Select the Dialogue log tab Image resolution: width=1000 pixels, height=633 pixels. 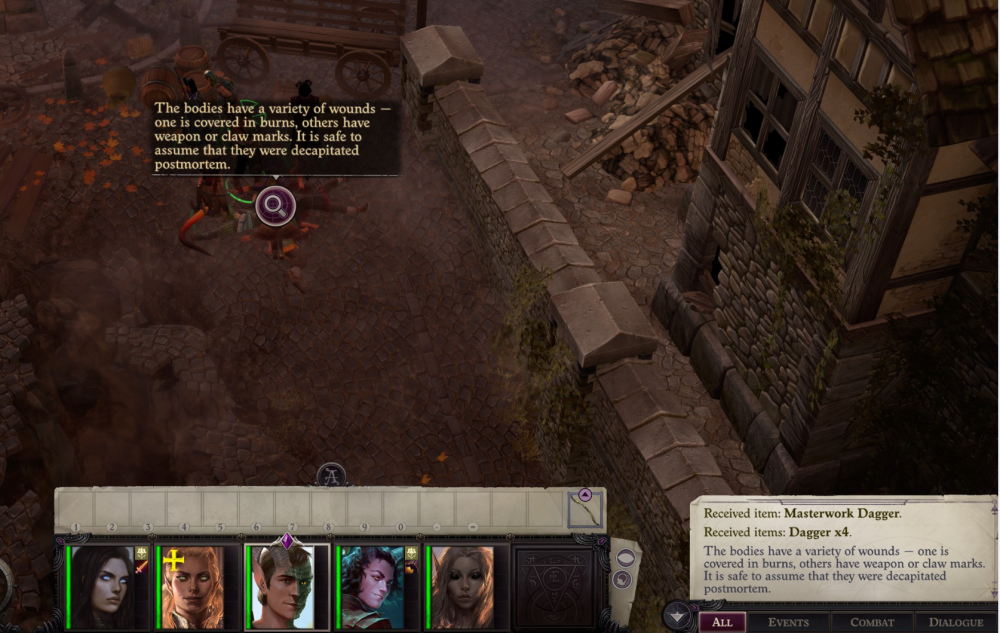point(956,622)
